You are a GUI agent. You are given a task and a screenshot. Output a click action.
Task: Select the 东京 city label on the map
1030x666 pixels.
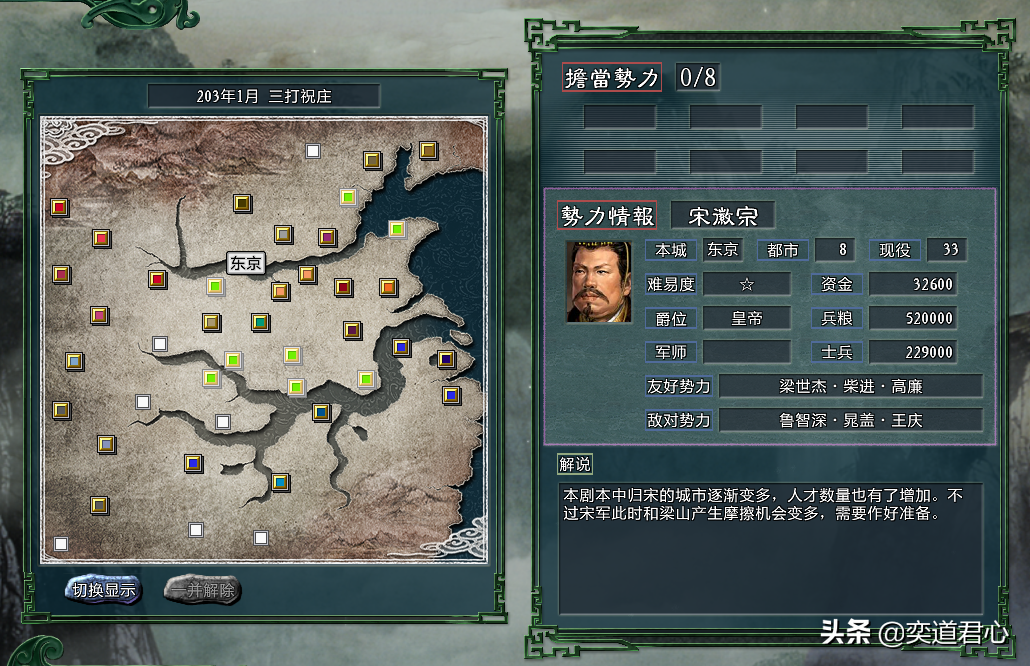245,264
